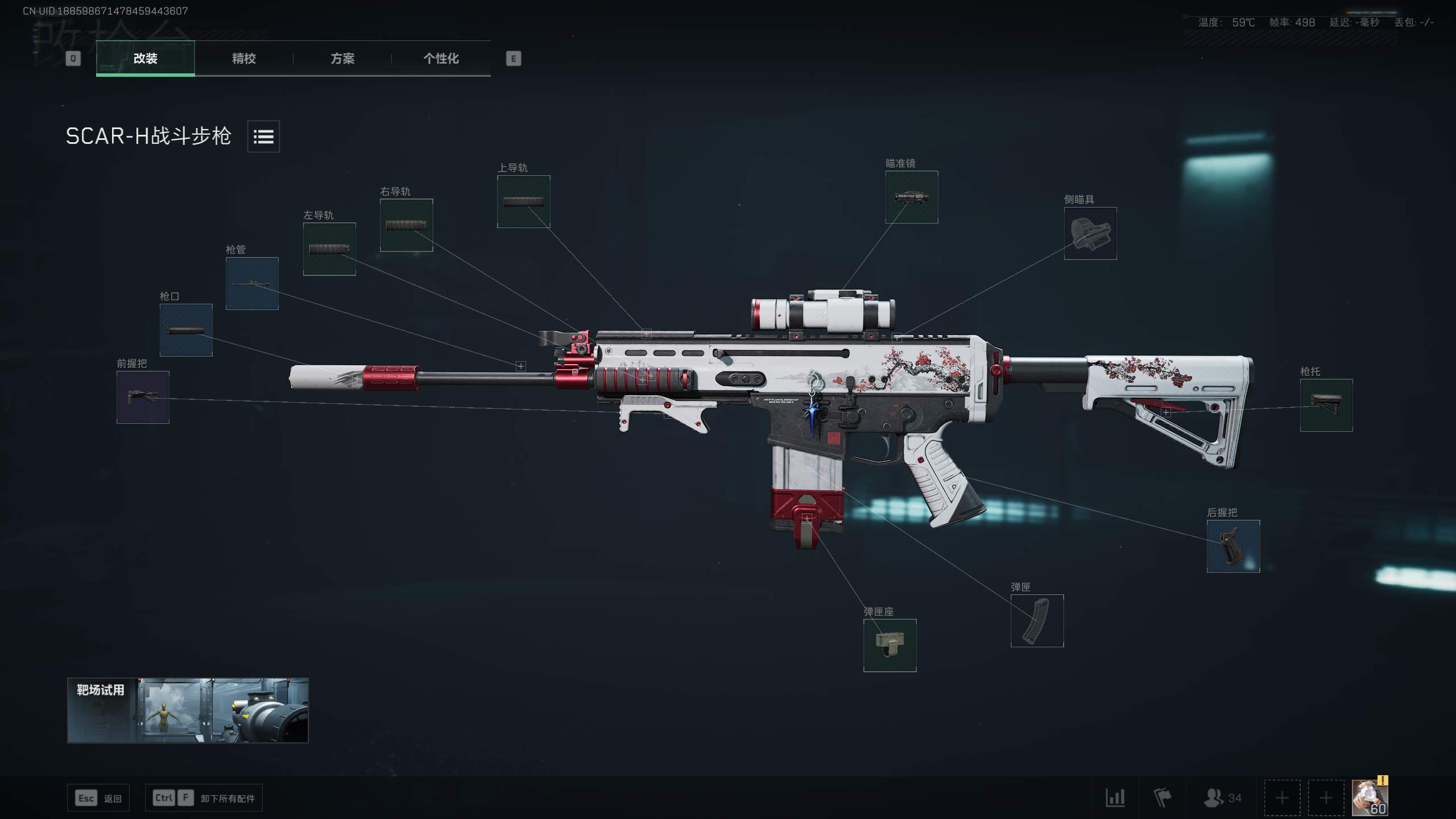Choose the 枪管 barrel attachment slot
Image resolution: width=1456 pixels, height=819 pixels.
[252, 283]
